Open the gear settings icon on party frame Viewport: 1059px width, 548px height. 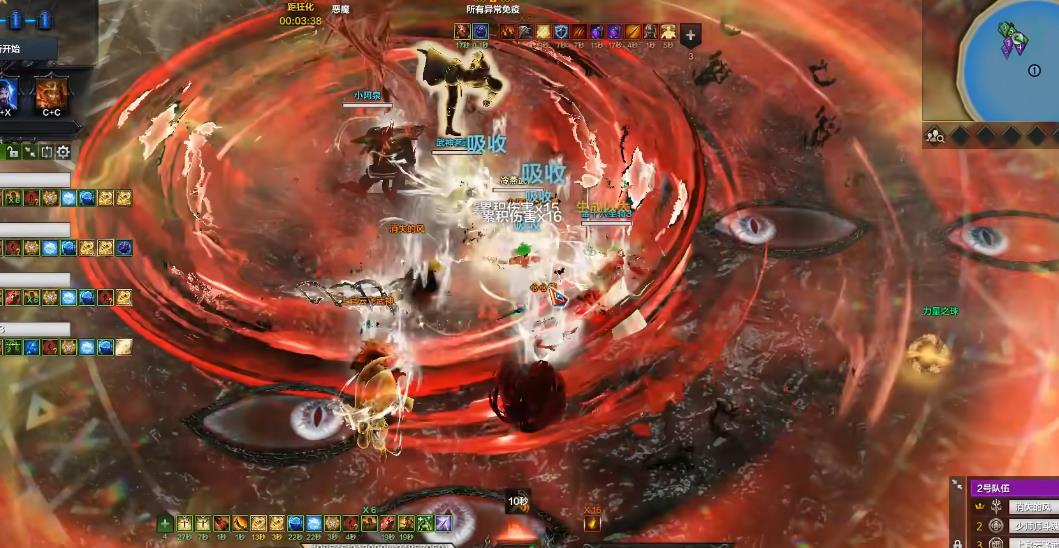click(x=63, y=152)
